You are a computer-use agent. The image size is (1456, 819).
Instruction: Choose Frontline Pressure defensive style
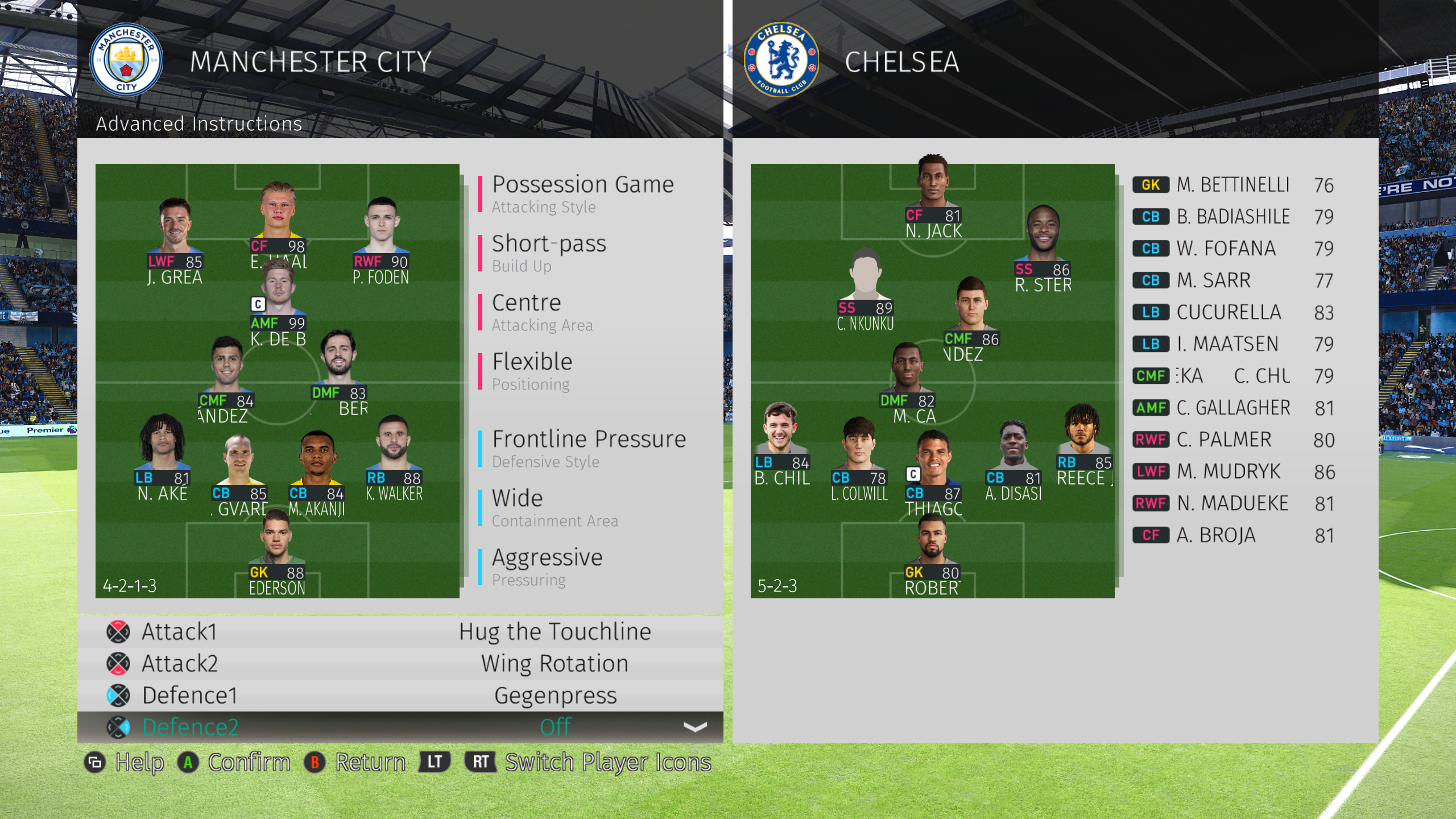pos(589,448)
